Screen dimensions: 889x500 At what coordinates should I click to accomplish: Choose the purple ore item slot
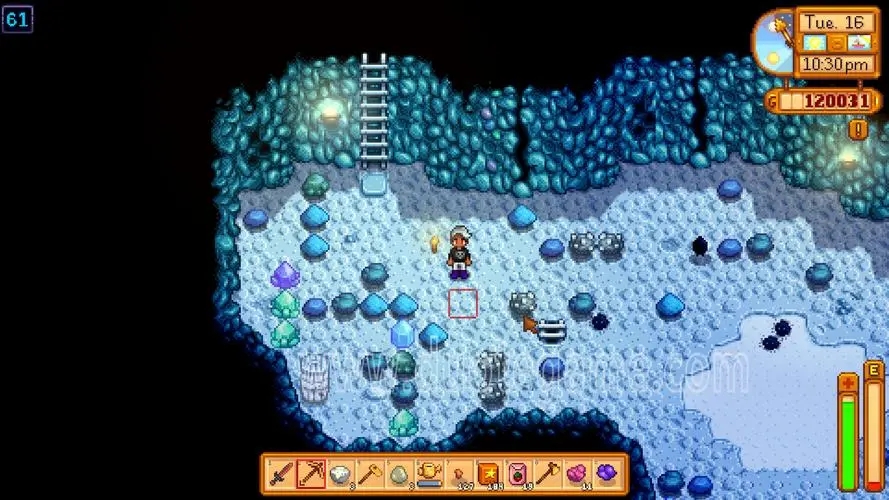click(607, 471)
